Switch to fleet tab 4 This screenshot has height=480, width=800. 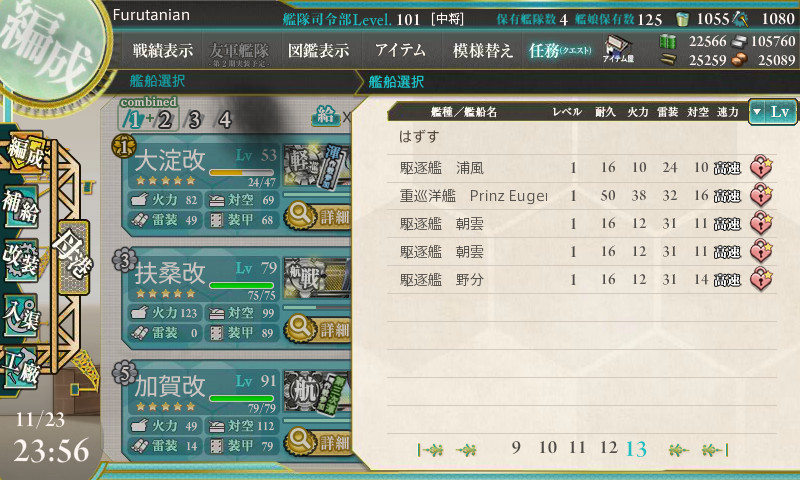tap(225, 120)
